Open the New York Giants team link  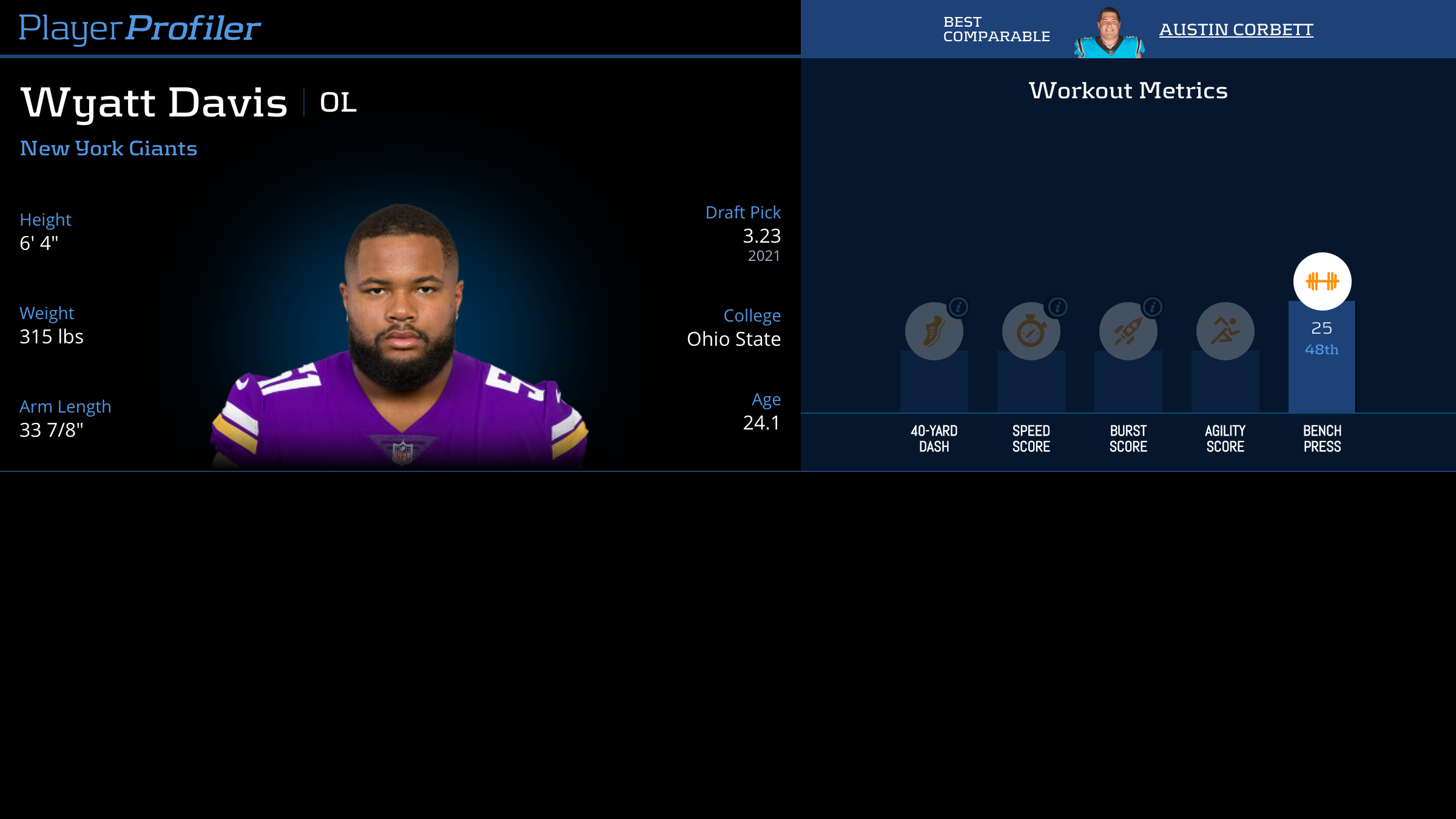pos(109,149)
